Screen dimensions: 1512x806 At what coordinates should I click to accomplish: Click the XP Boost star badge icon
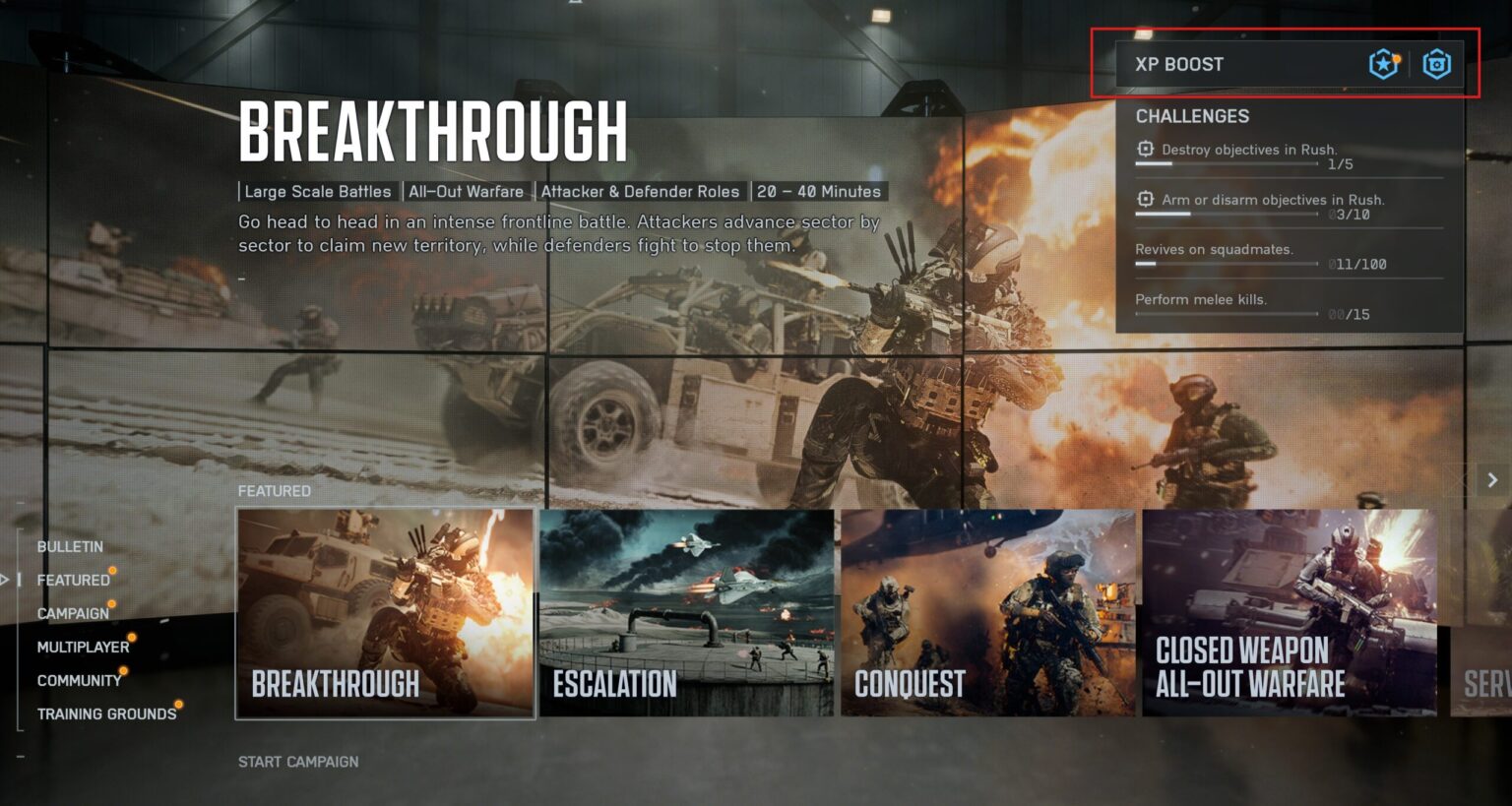click(x=1382, y=64)
